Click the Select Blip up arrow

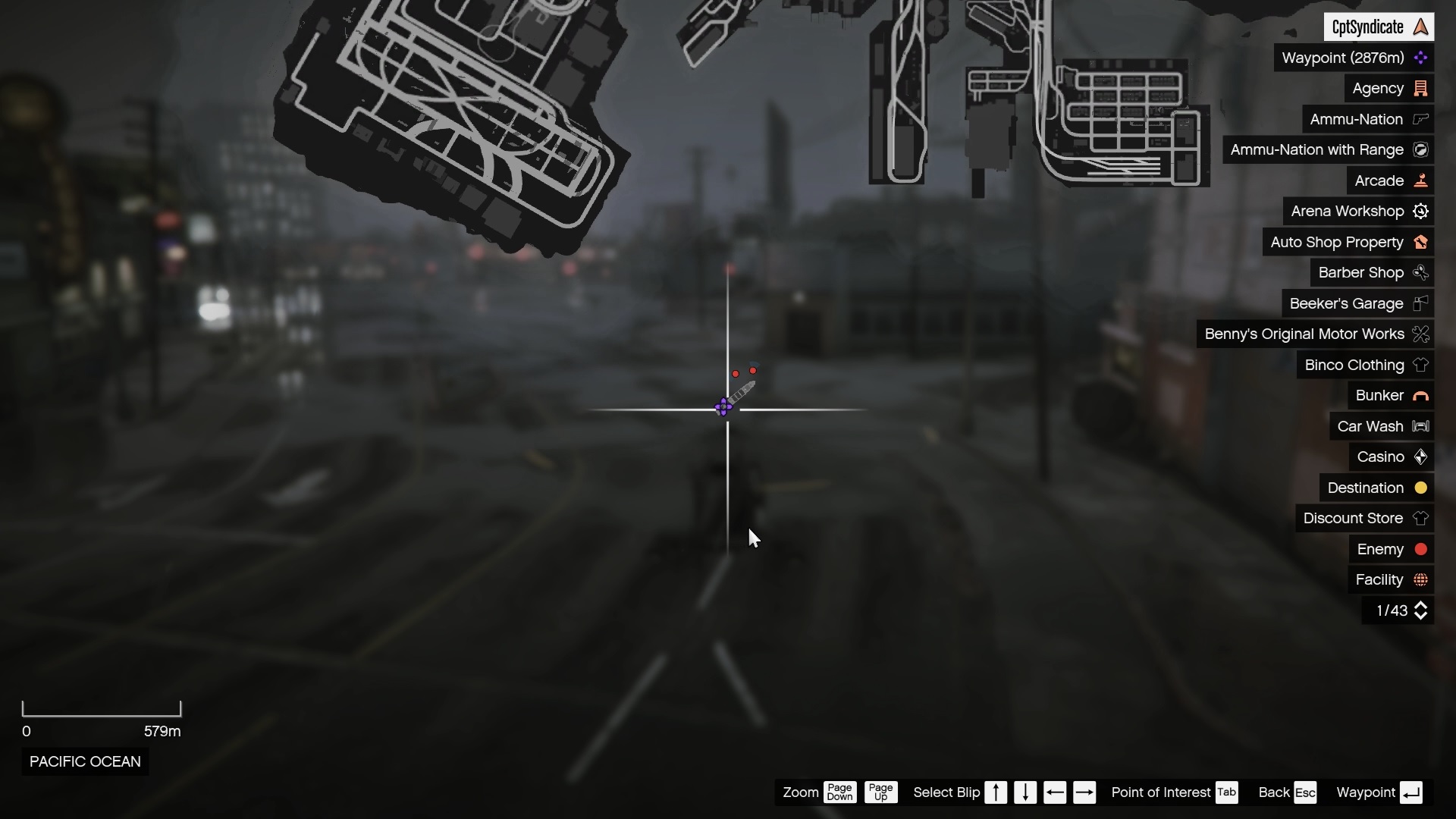click(x=996, y=792)
